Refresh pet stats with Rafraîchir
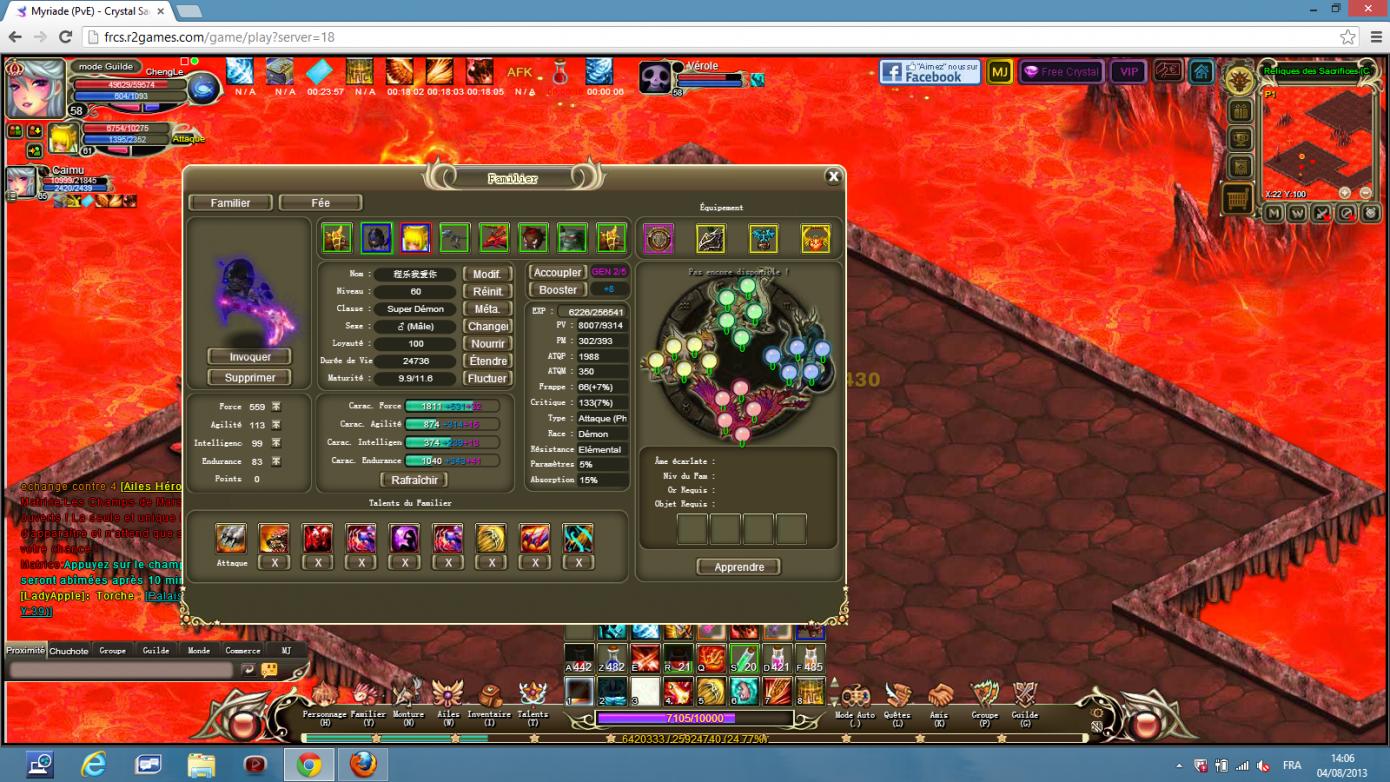This screenshot has height=782, width=1390. 414,480
